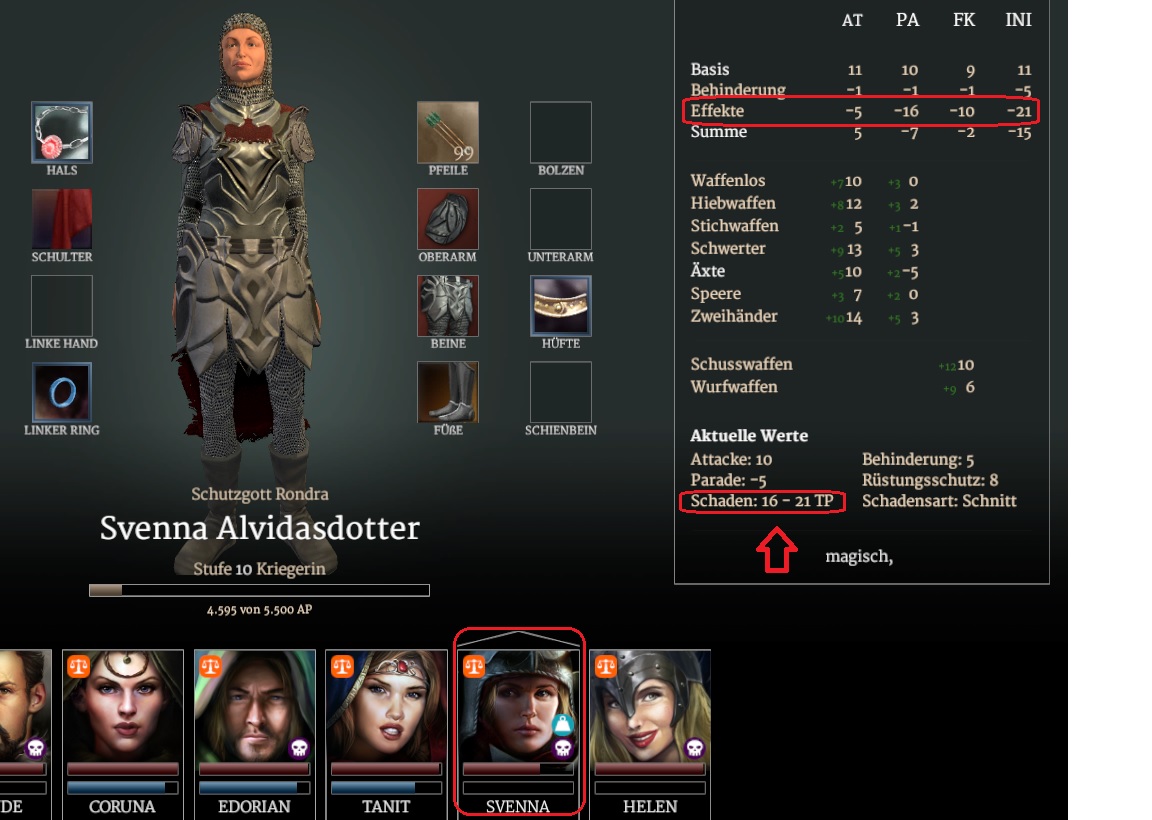Select the Oberarm armor piece
Screen dimensions: 1152x820
447,219
